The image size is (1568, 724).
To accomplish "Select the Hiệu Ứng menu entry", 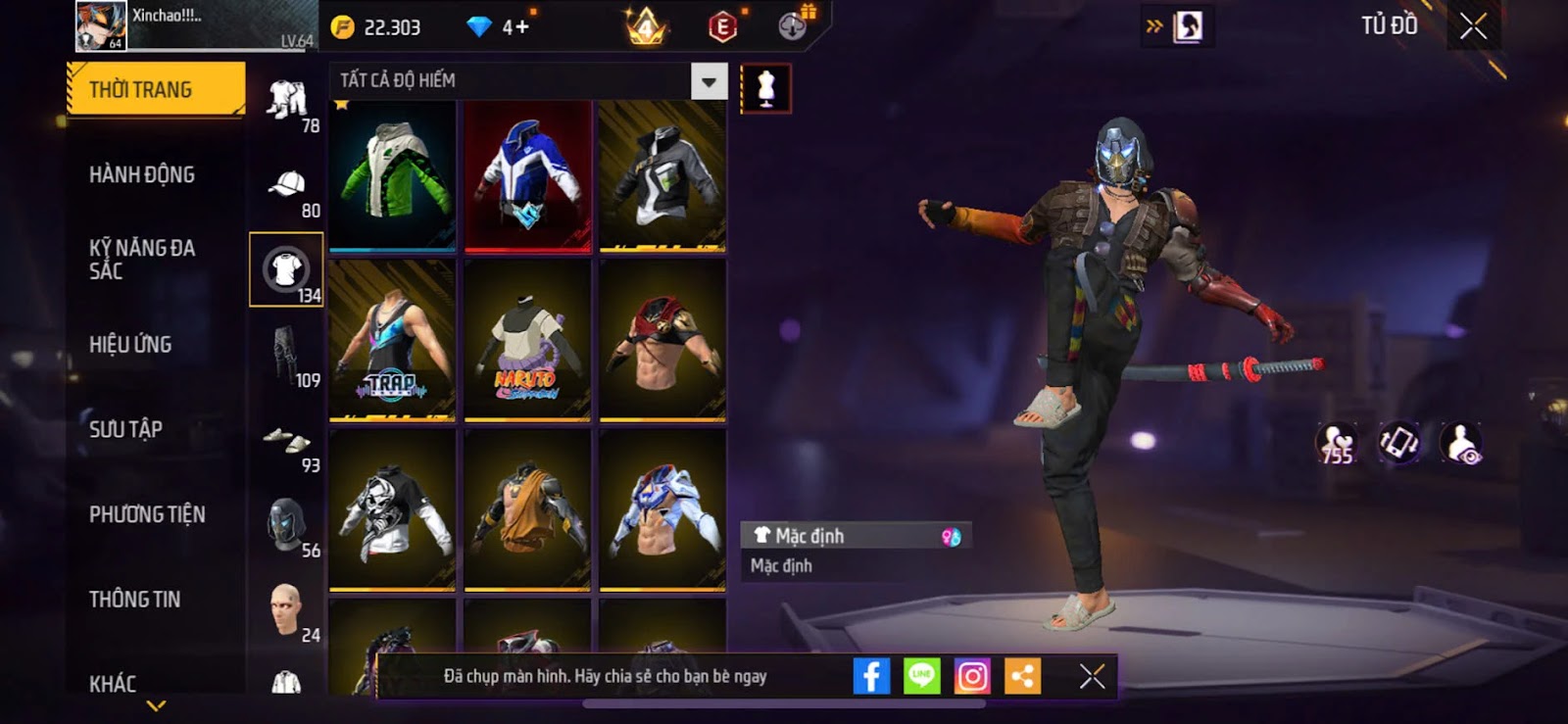I will coord(130,344).
